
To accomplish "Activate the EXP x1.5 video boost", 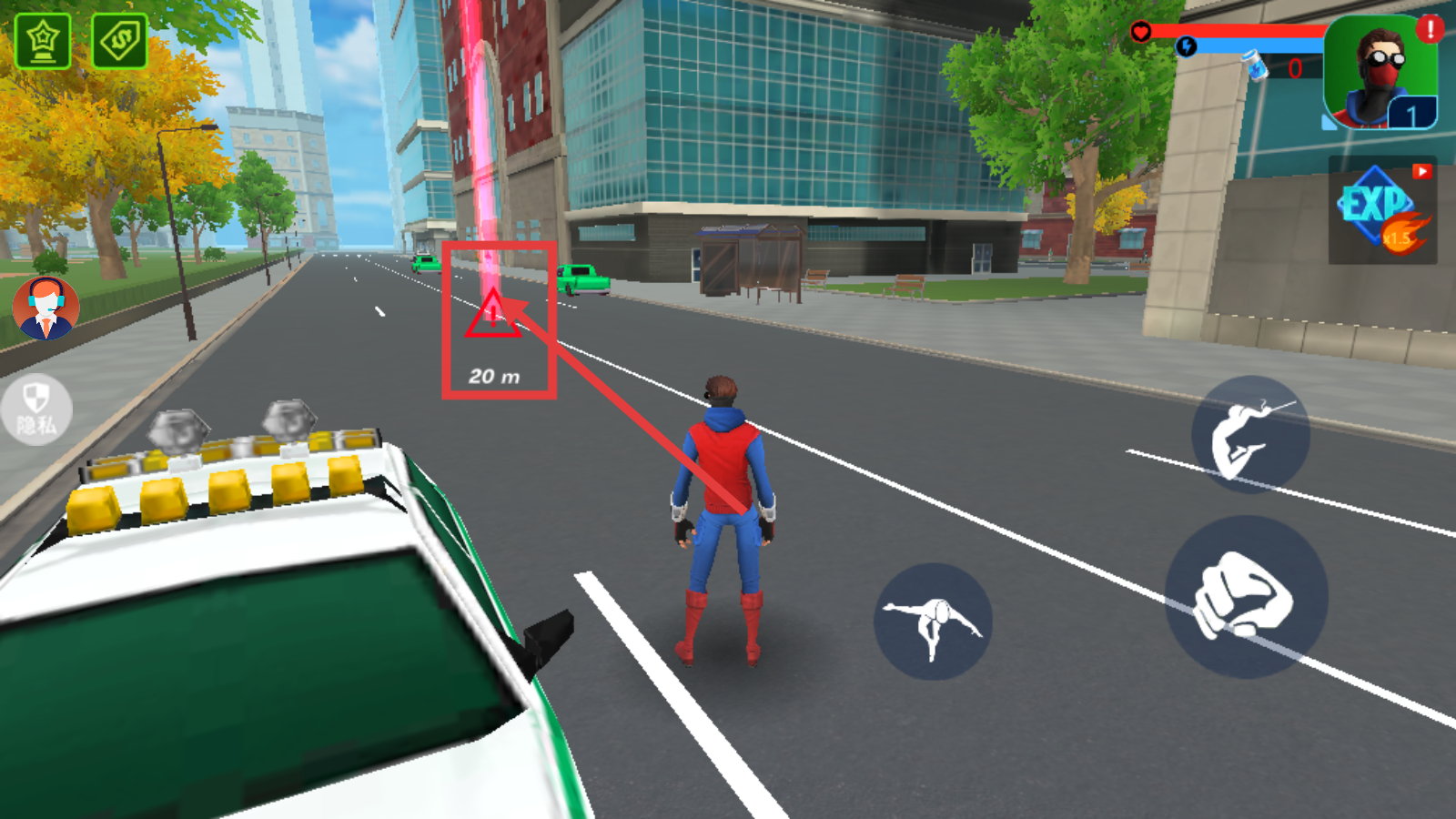I will click(1382, 212).
